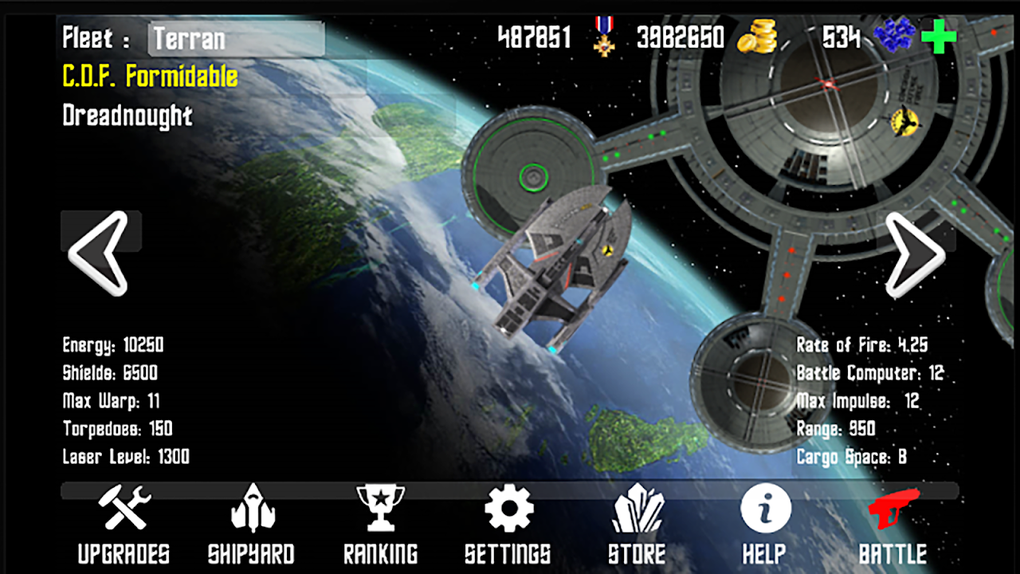
Task: Open the Help info page
Action: [x=765, y=524]
